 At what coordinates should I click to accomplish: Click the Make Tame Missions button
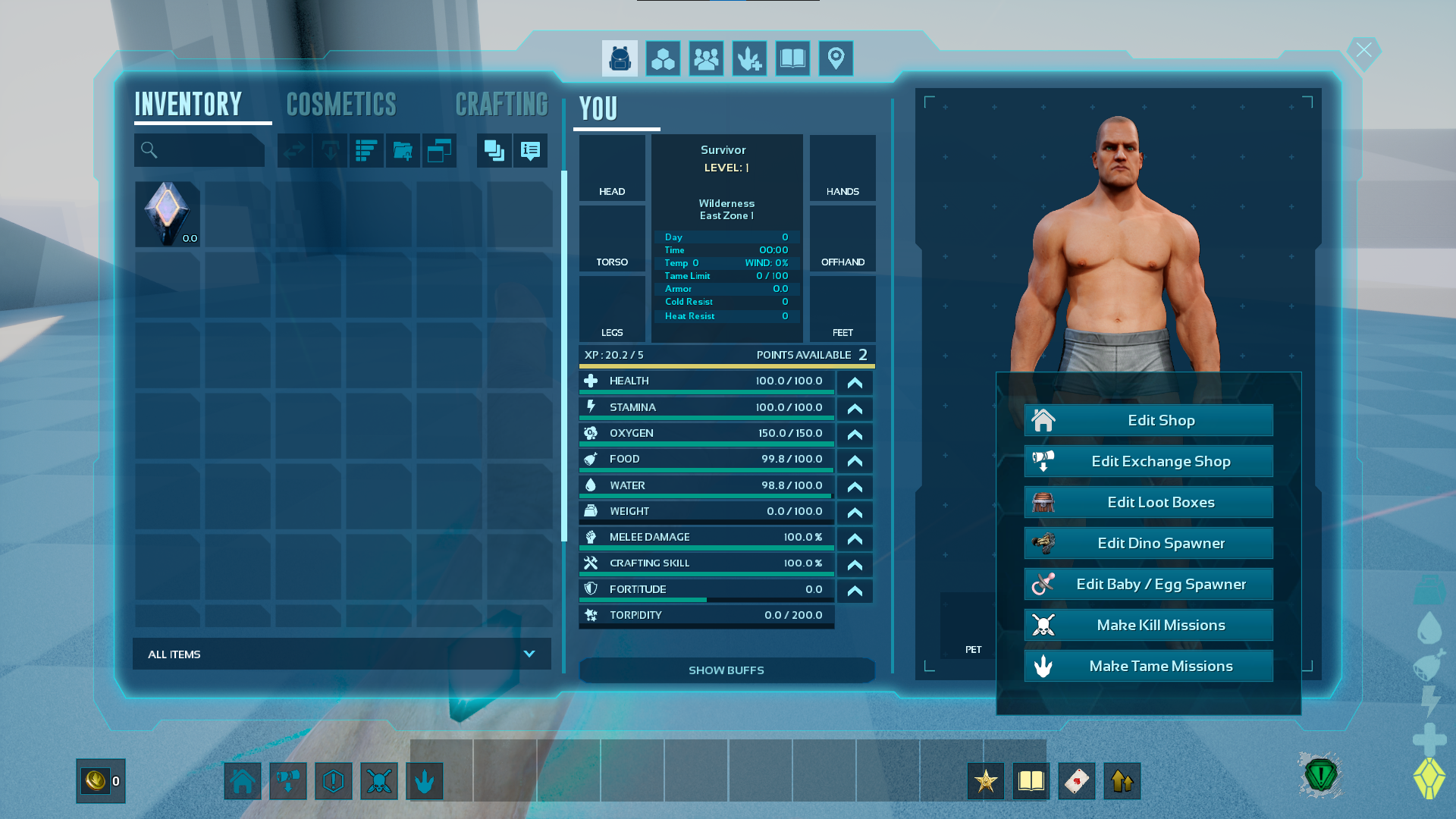tap(1148, 666)
